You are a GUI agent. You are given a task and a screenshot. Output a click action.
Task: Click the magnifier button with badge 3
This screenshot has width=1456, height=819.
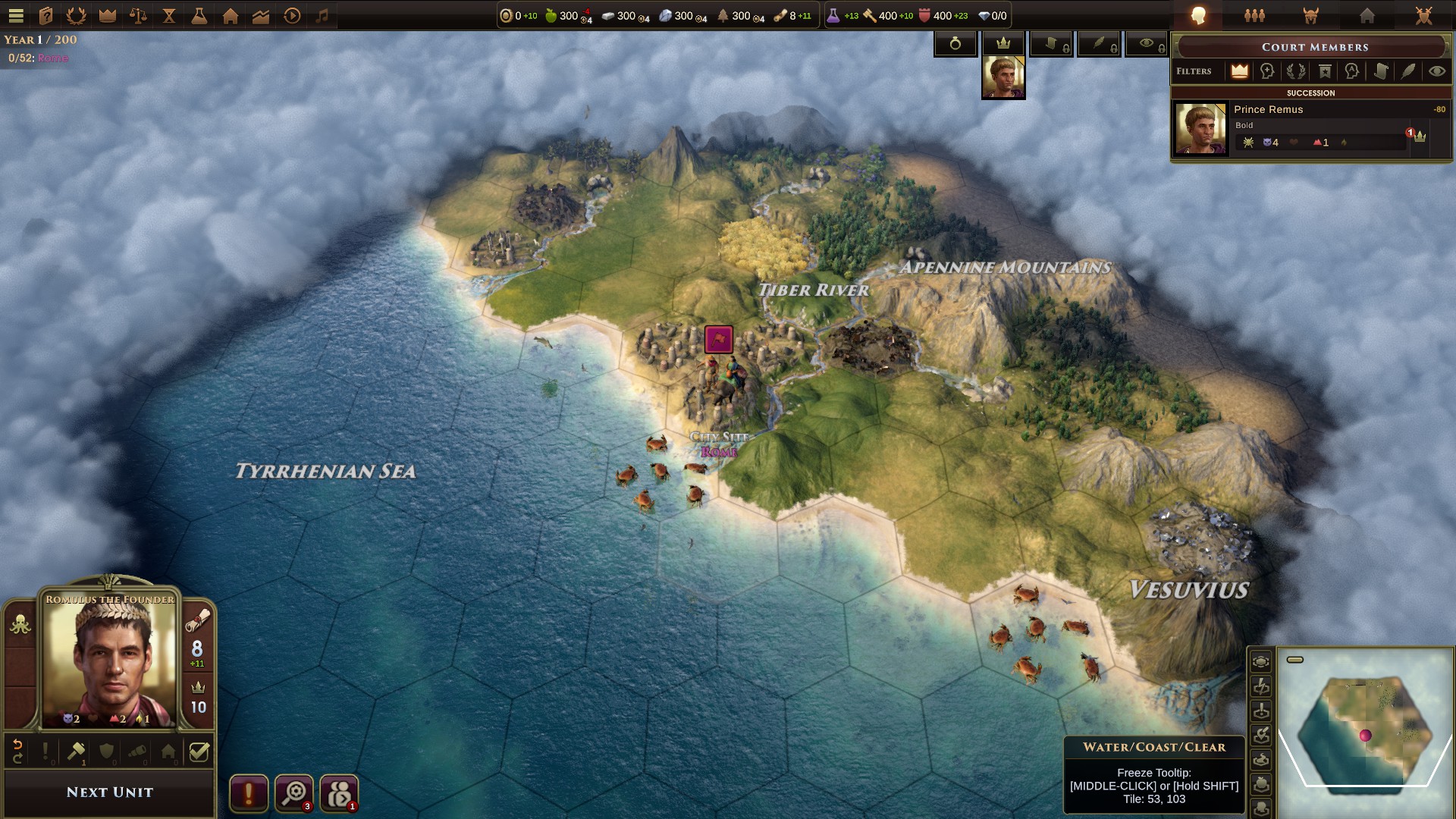point(294,792)
